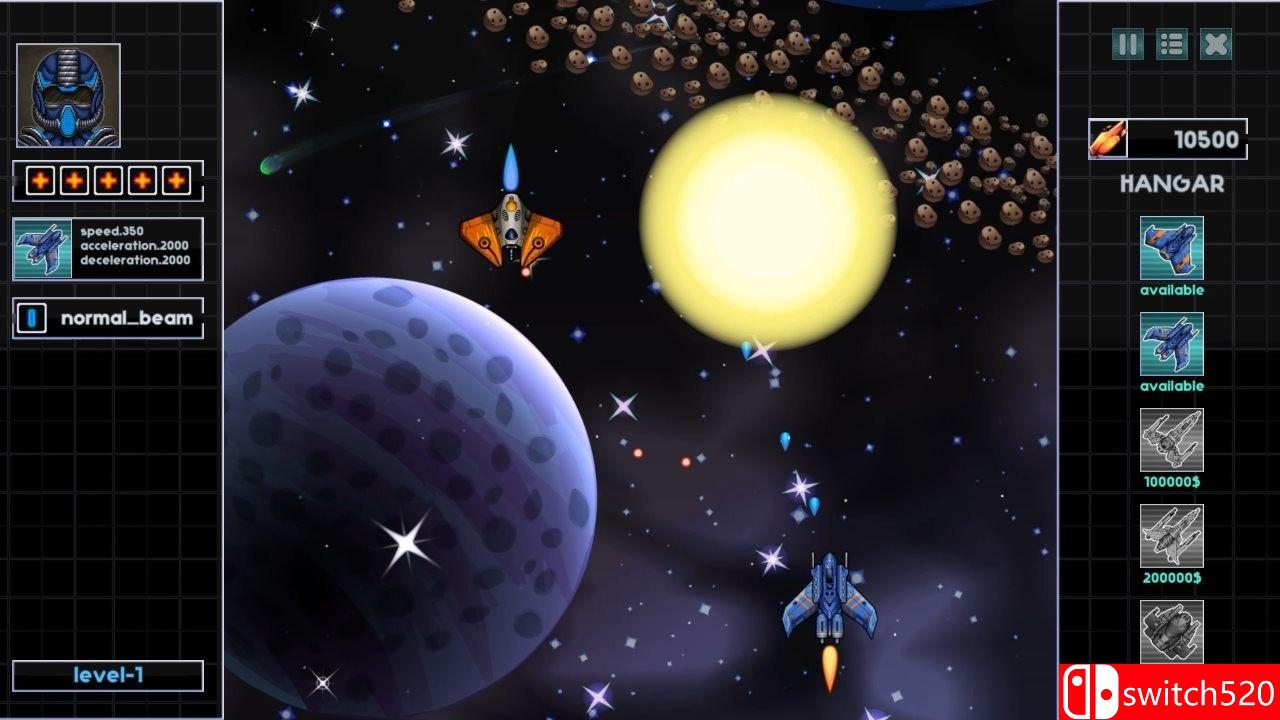Click the available label under the top hangar ship
Screen dimensions: 1280x720
pyautogui.click(x=1171, y=290)
